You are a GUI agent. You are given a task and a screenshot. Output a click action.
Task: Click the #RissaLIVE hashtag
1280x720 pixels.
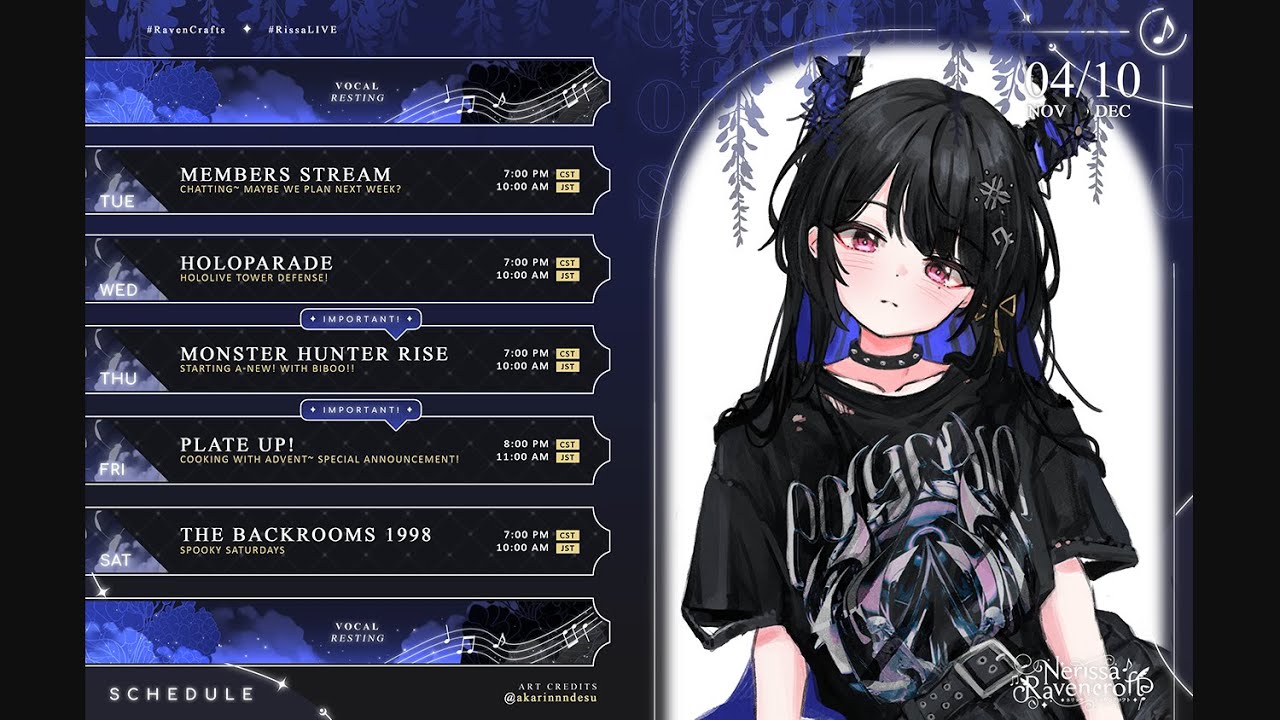point(302,30)
